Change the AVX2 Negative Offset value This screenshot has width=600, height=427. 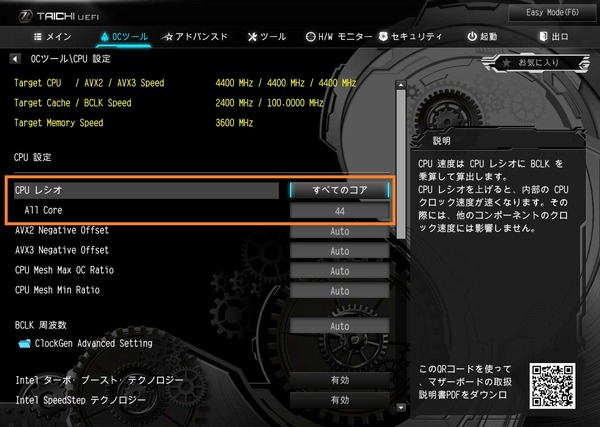click(339, 230)
